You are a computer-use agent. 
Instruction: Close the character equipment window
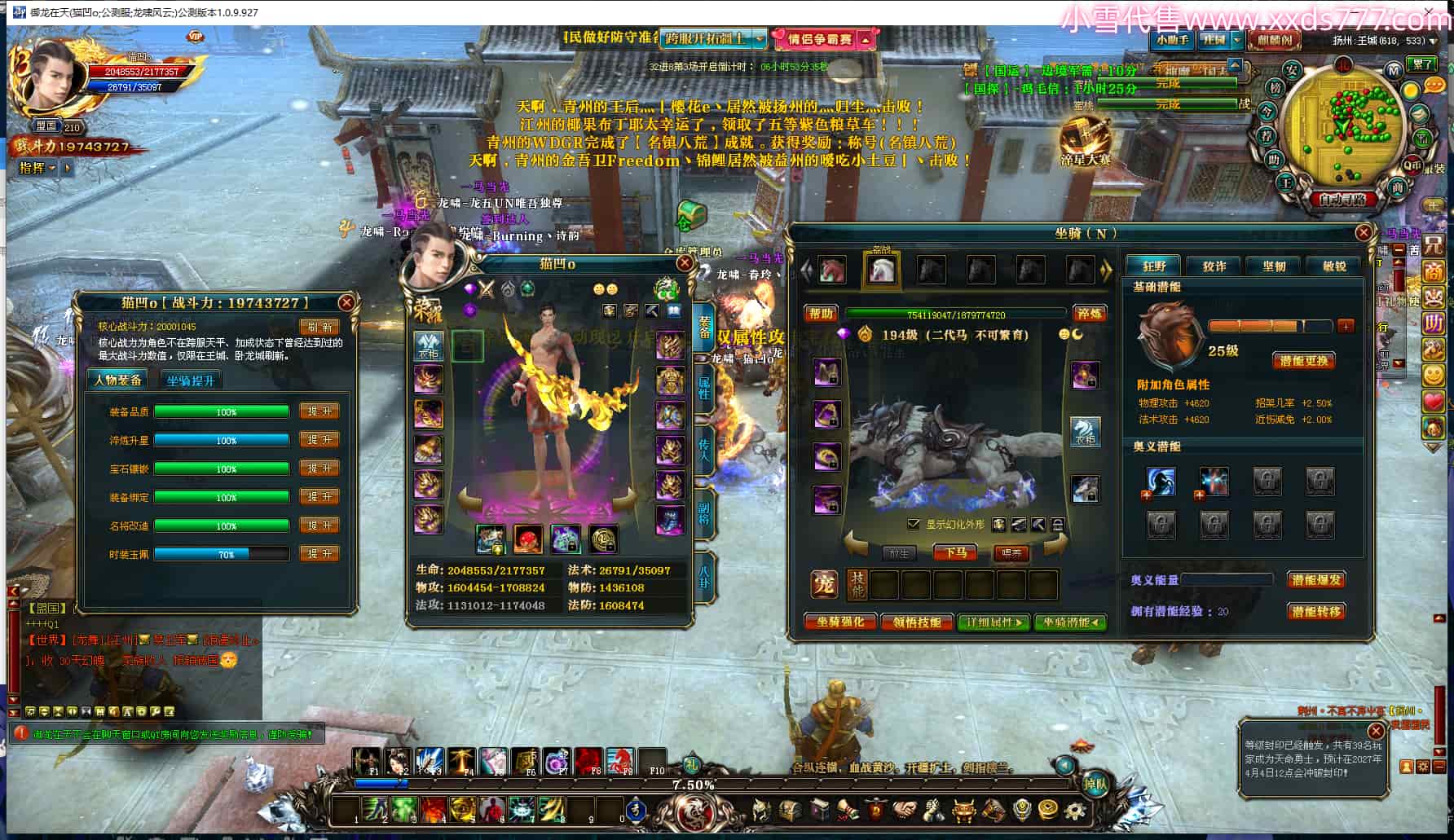point(685,263)
